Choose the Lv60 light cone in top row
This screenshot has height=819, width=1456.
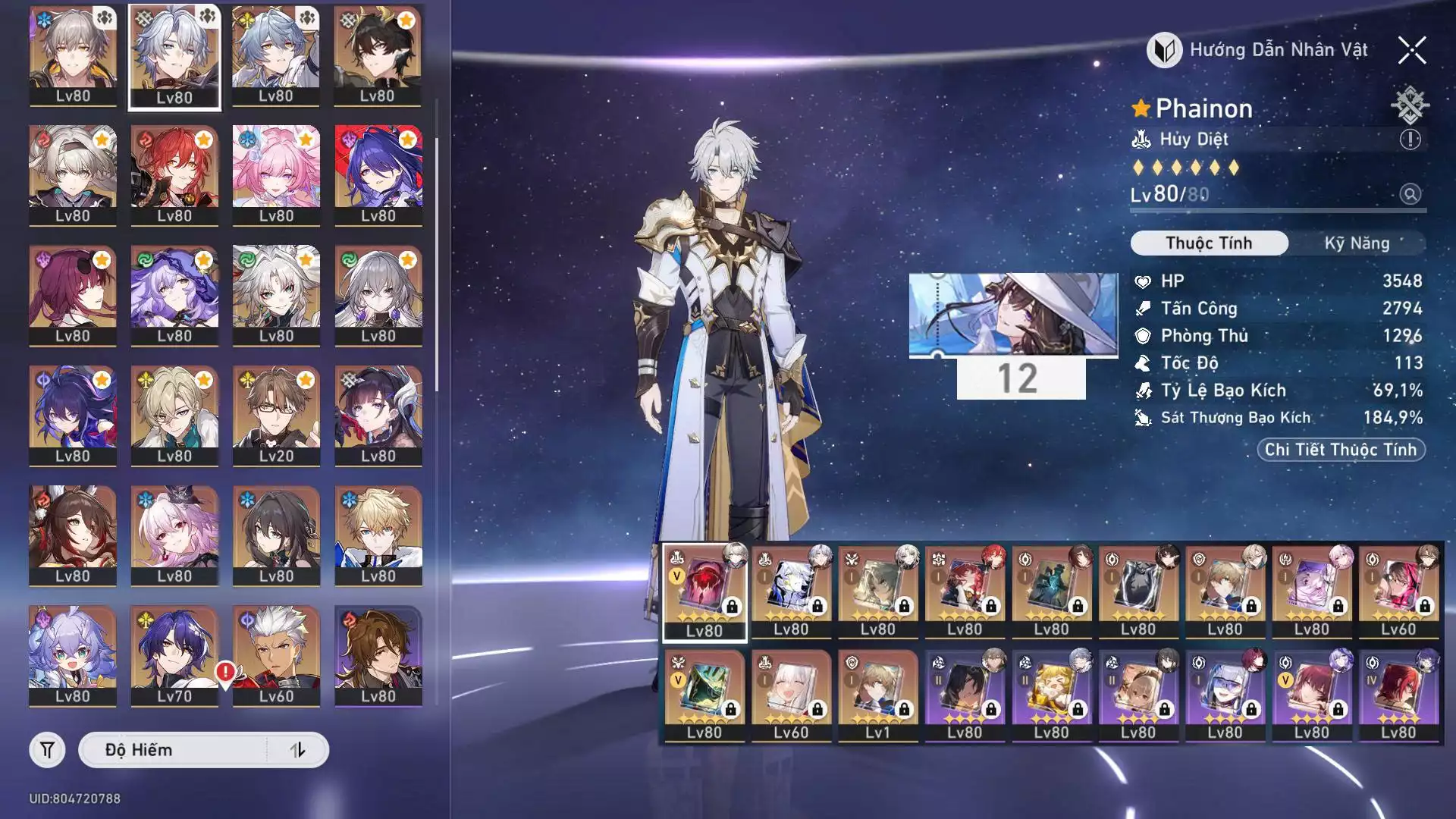click(x=1398, y=591)
